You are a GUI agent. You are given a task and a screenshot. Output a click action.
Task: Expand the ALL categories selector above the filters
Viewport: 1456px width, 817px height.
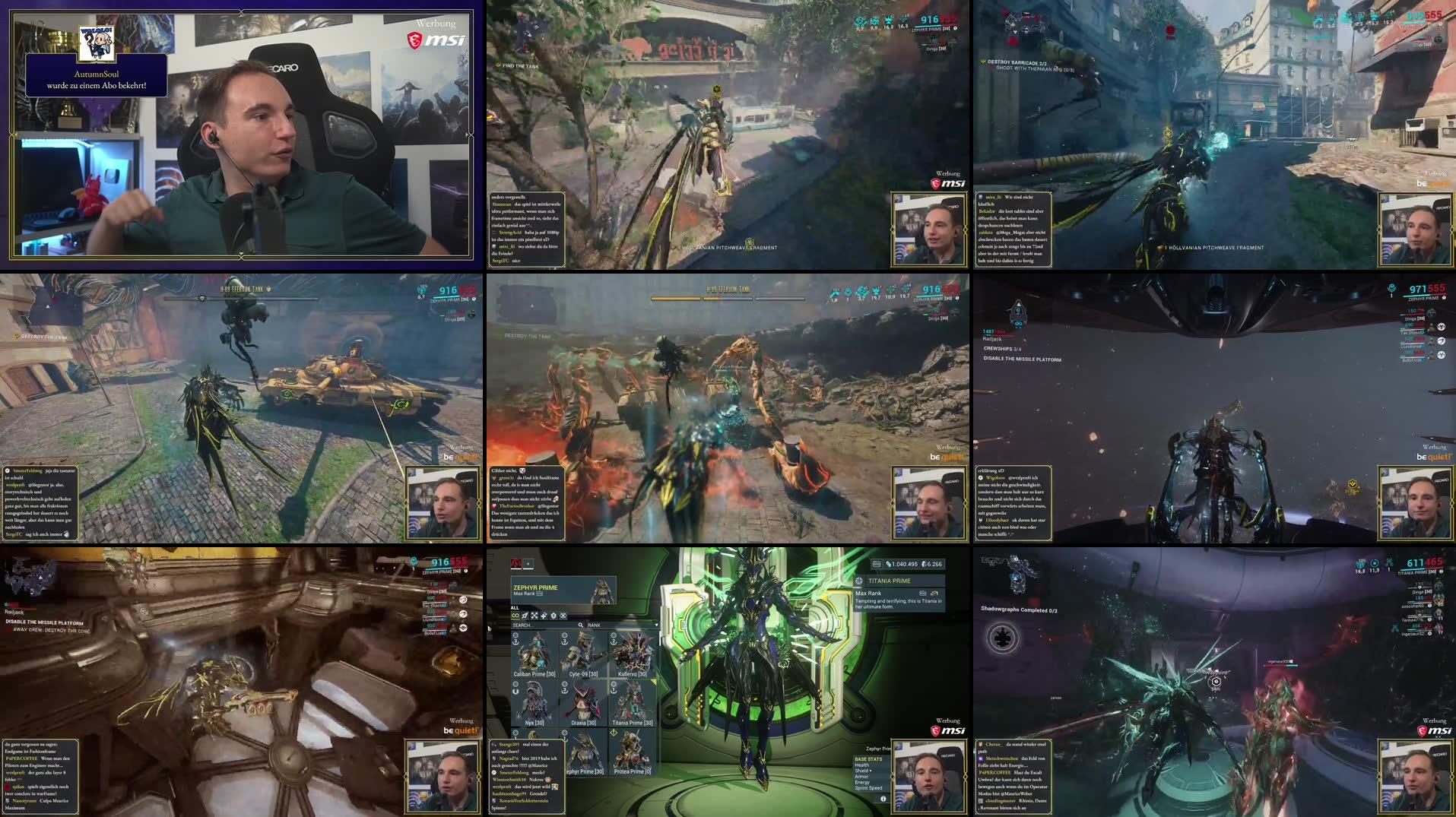[x=515, y=608]
